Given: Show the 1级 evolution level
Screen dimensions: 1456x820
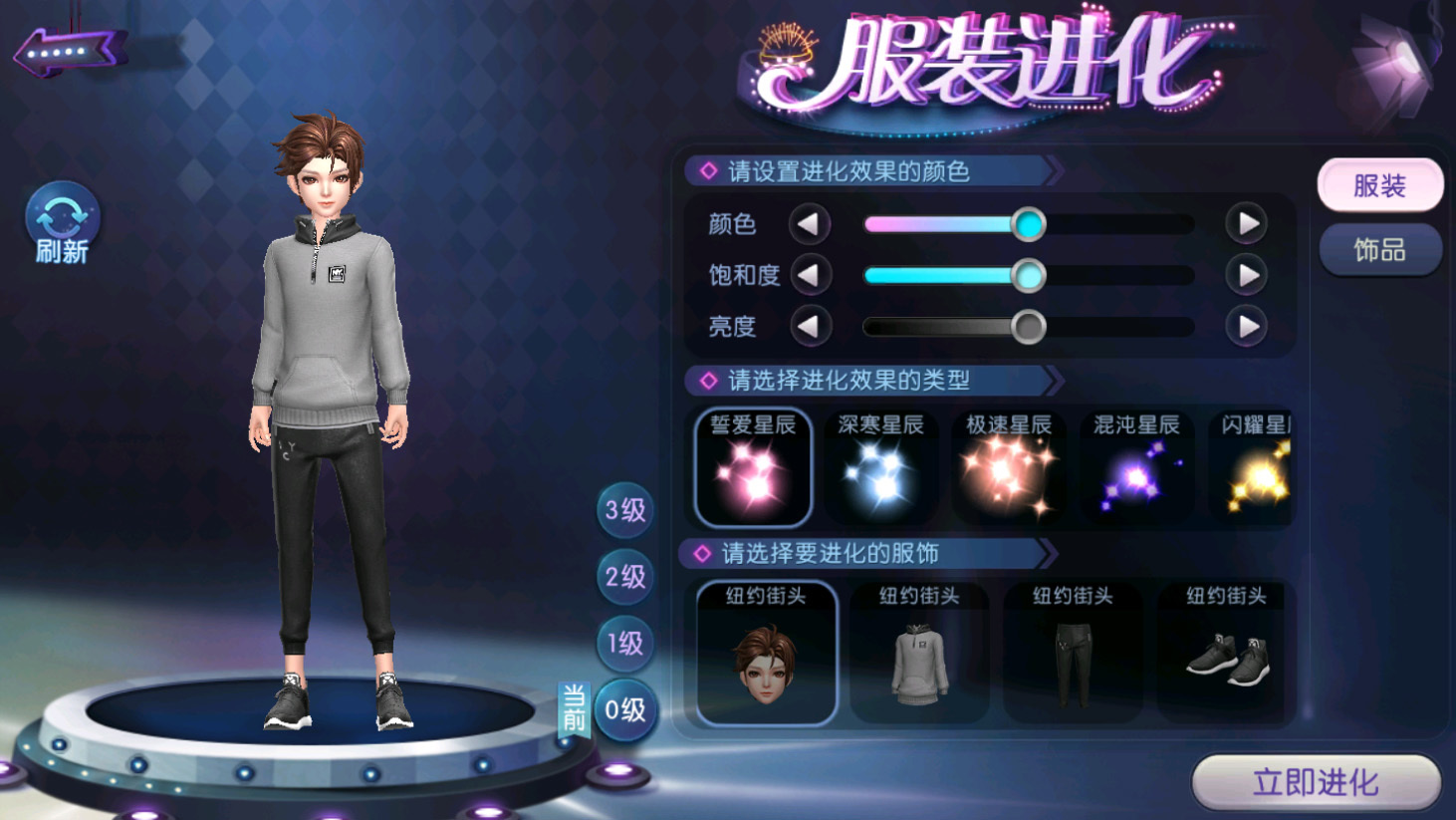Looking at the screenshot, I should pyautogui.click(x=625, y=644).
